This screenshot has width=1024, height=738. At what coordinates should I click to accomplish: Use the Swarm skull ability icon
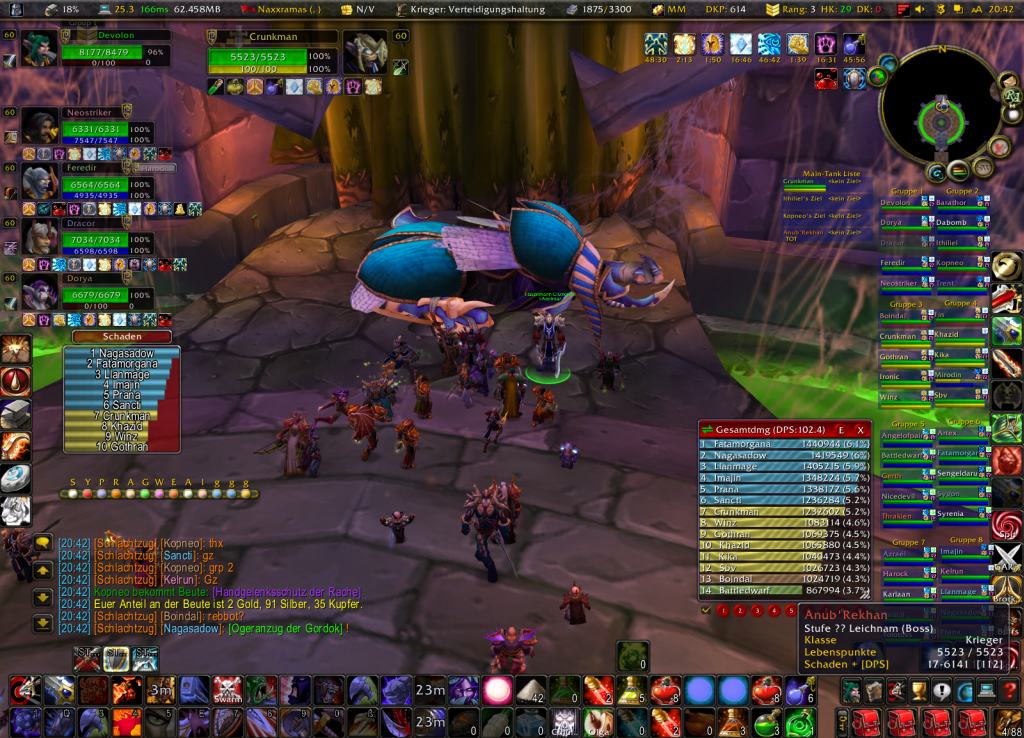(x=228, y=690)
